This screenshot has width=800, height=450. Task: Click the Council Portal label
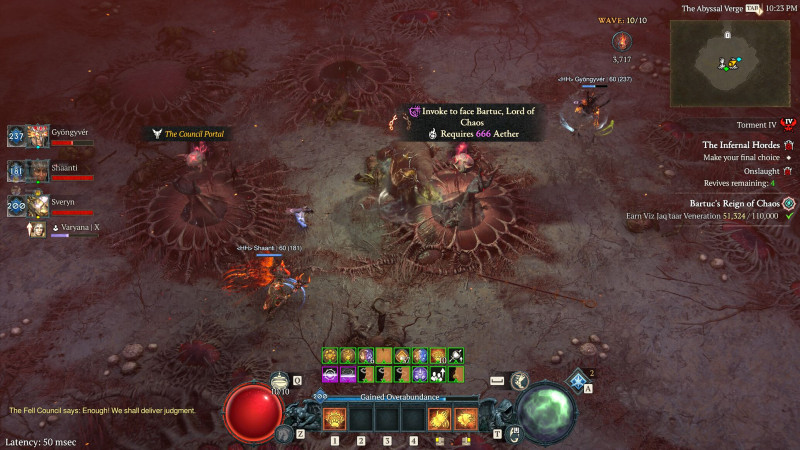click(x=192, y=134)
